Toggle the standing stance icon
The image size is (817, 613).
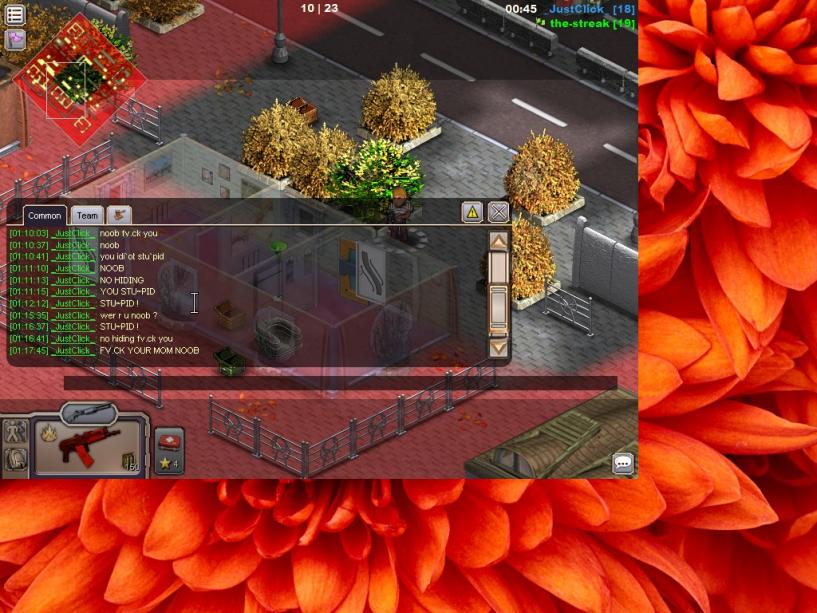(15, 432)
